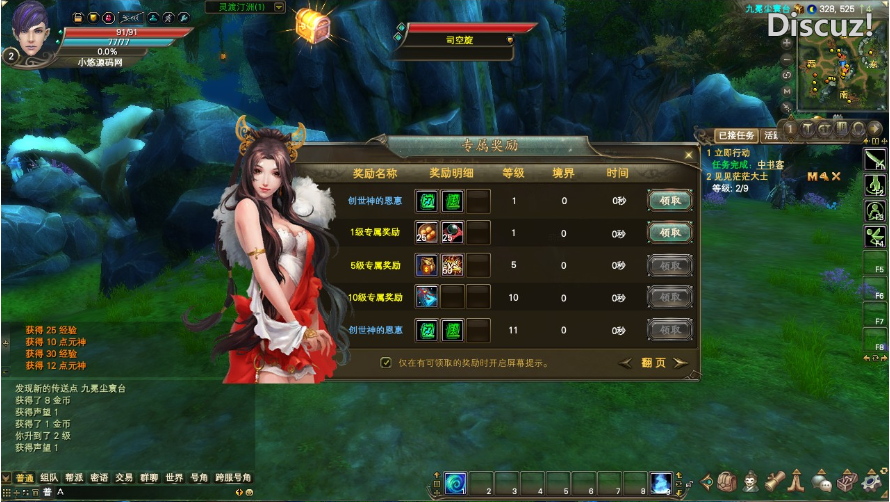The image size is (890, 502).
Task: Select the 组队 chat channel tab
Action: pyautogui.click(x=49, y=478)
